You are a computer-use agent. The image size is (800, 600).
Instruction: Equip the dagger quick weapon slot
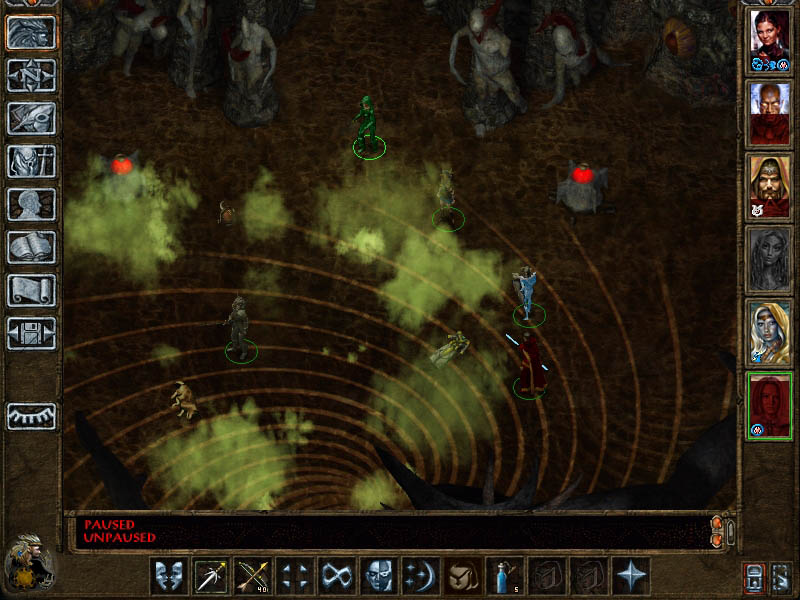click(x=211, y=577)
